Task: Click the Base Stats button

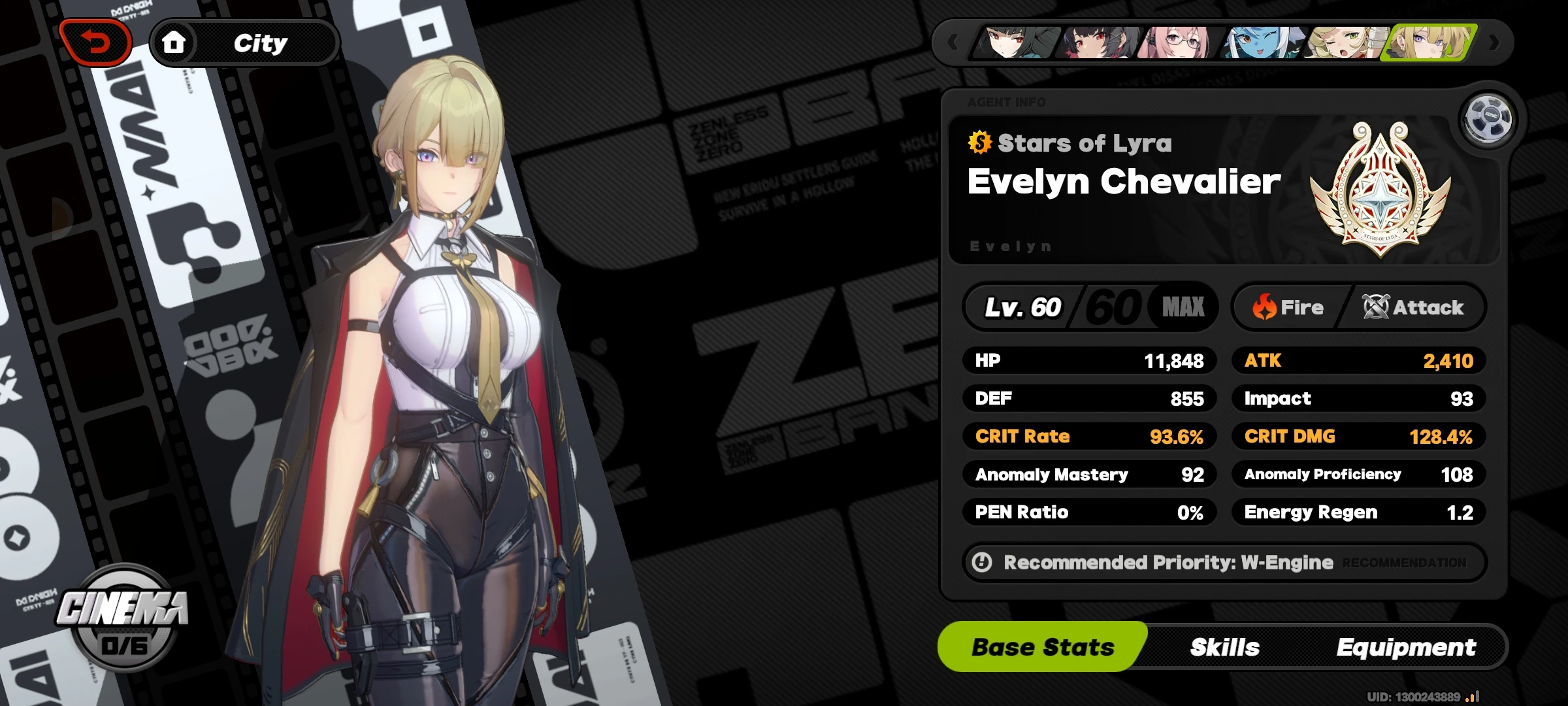Action: click(x=1042, y=647)
